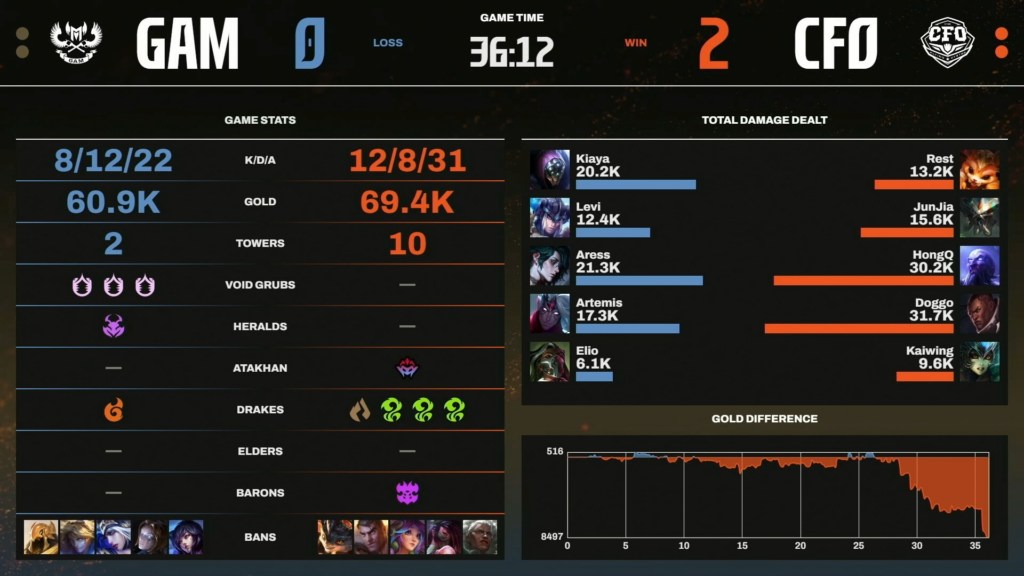The image size is (1024, 576).
Task: Select the Ashe ban icon
Action: 113,537
